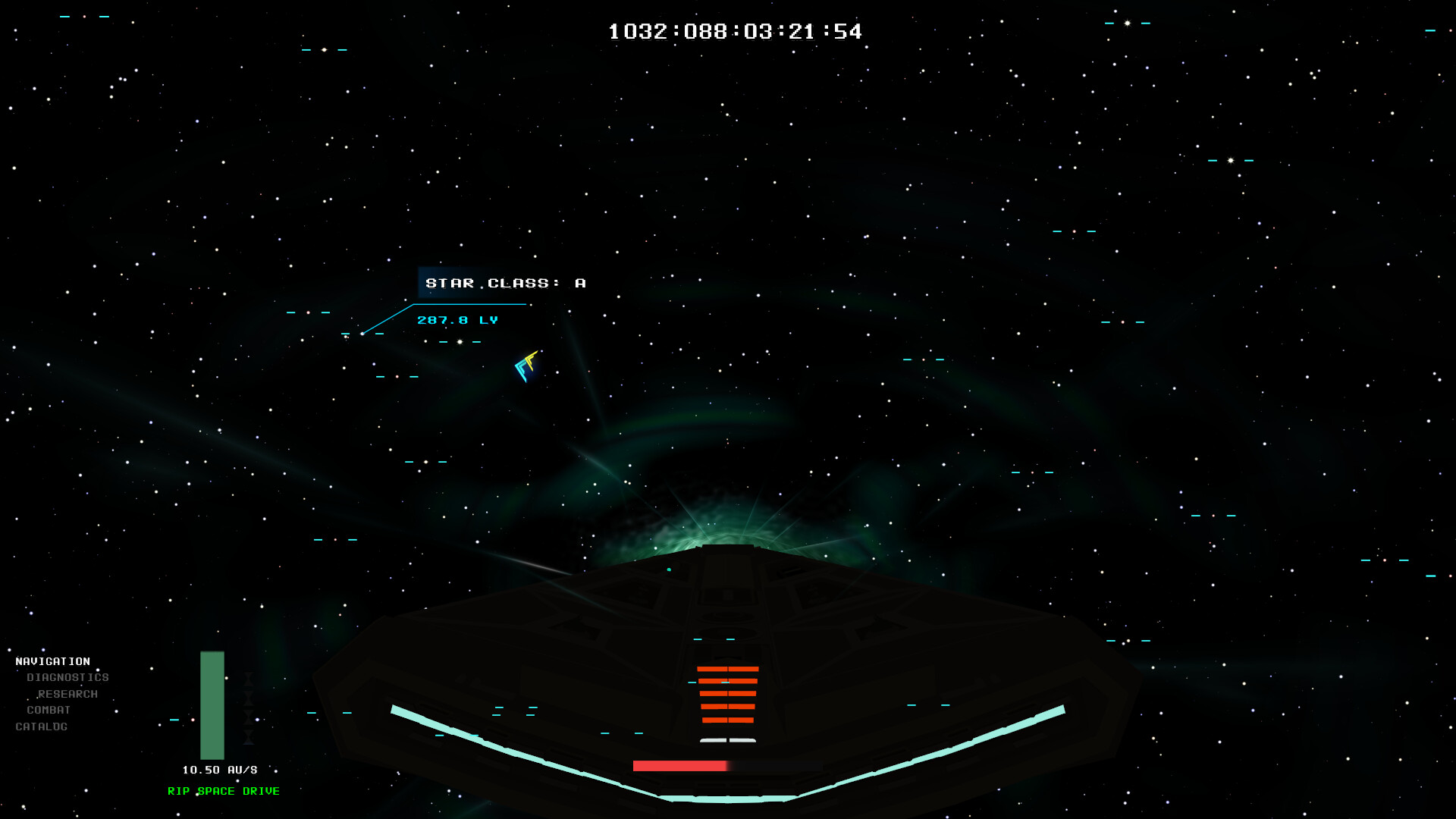Viewport: 1456px width, 819px height.
Task: Click the red progress bar on the cockpit dash
Action: [679, 765]
